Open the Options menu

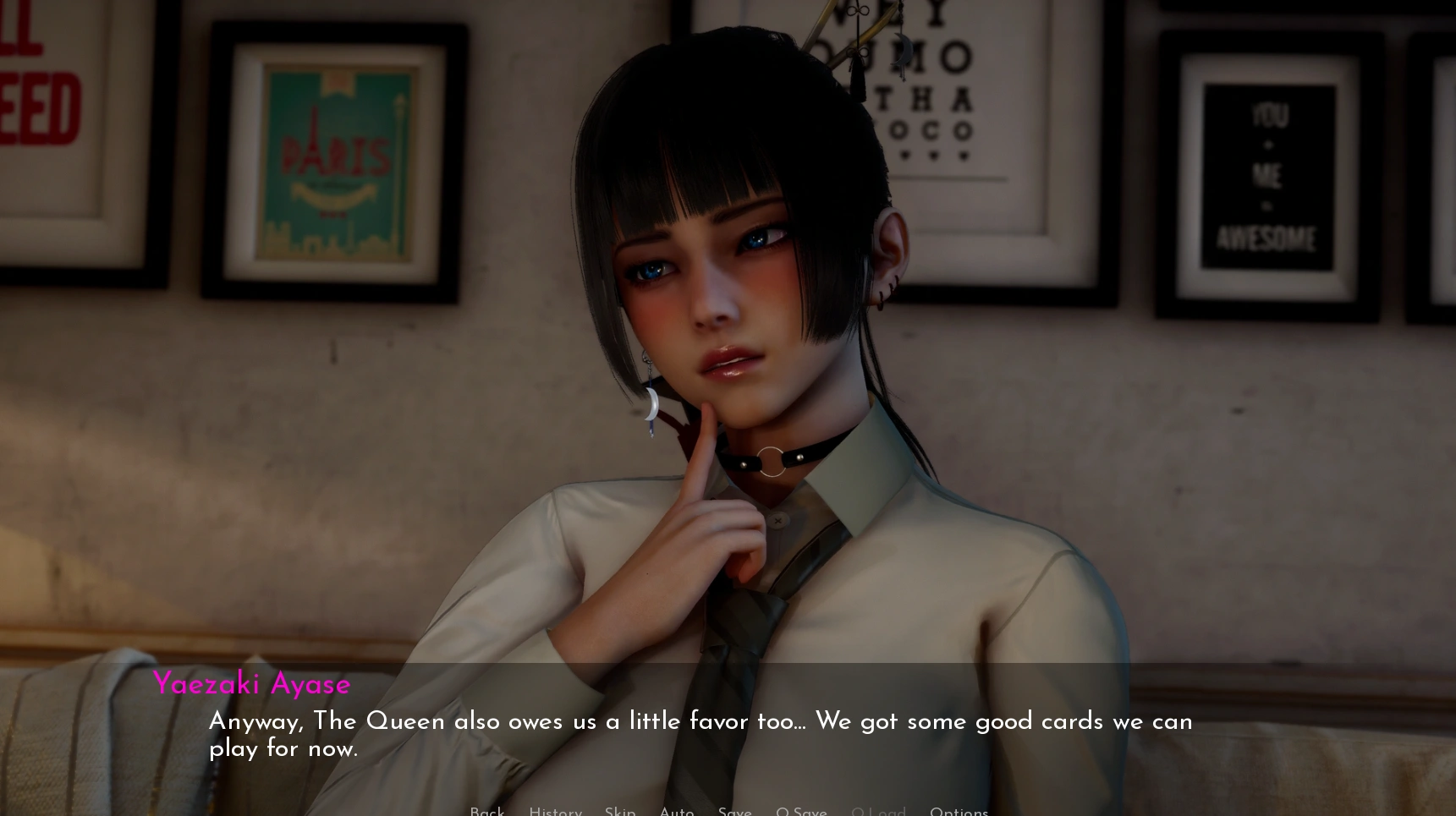click(x=959, y=811)
